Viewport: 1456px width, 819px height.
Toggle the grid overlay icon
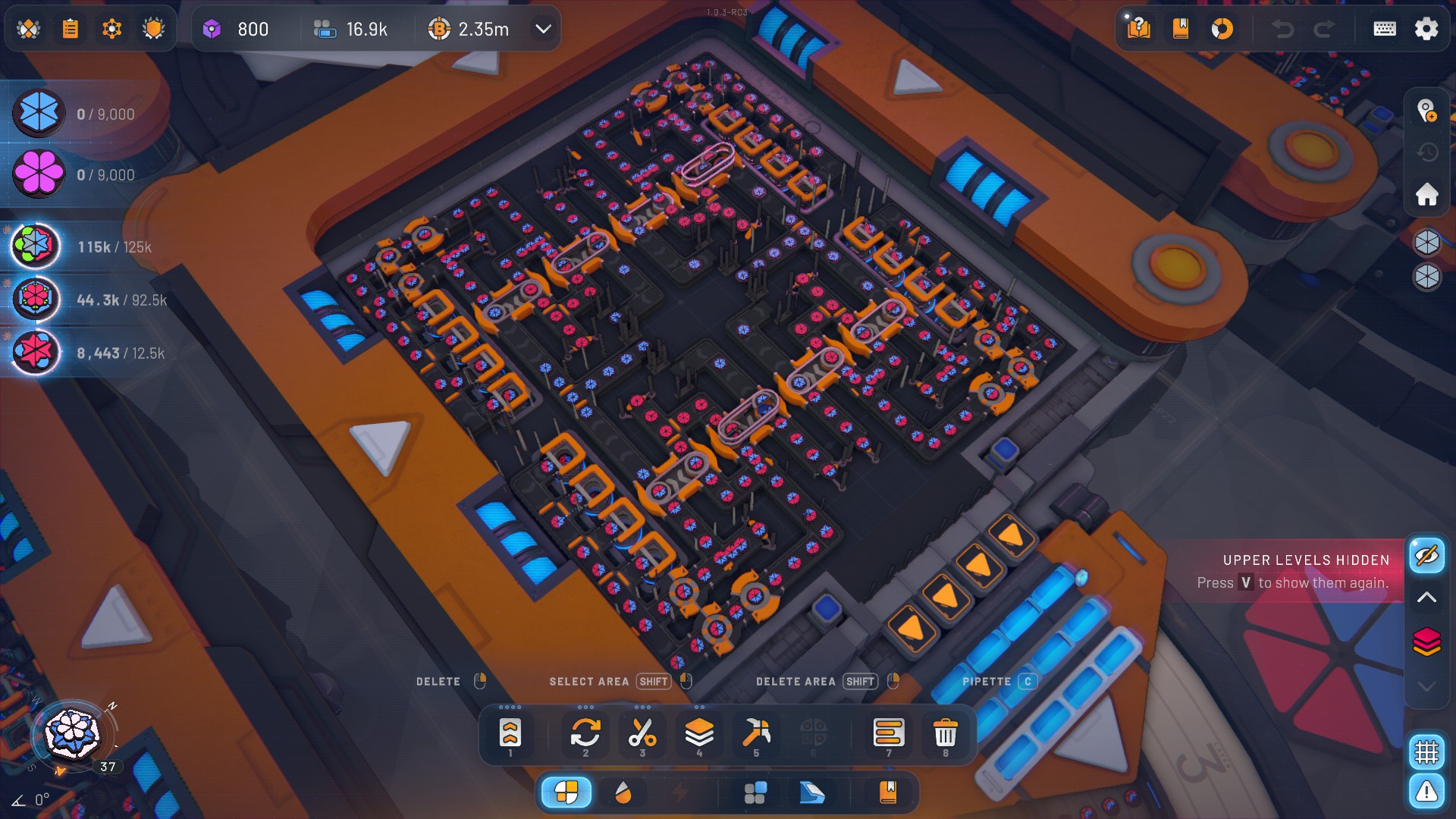[x=1428, y=750]
